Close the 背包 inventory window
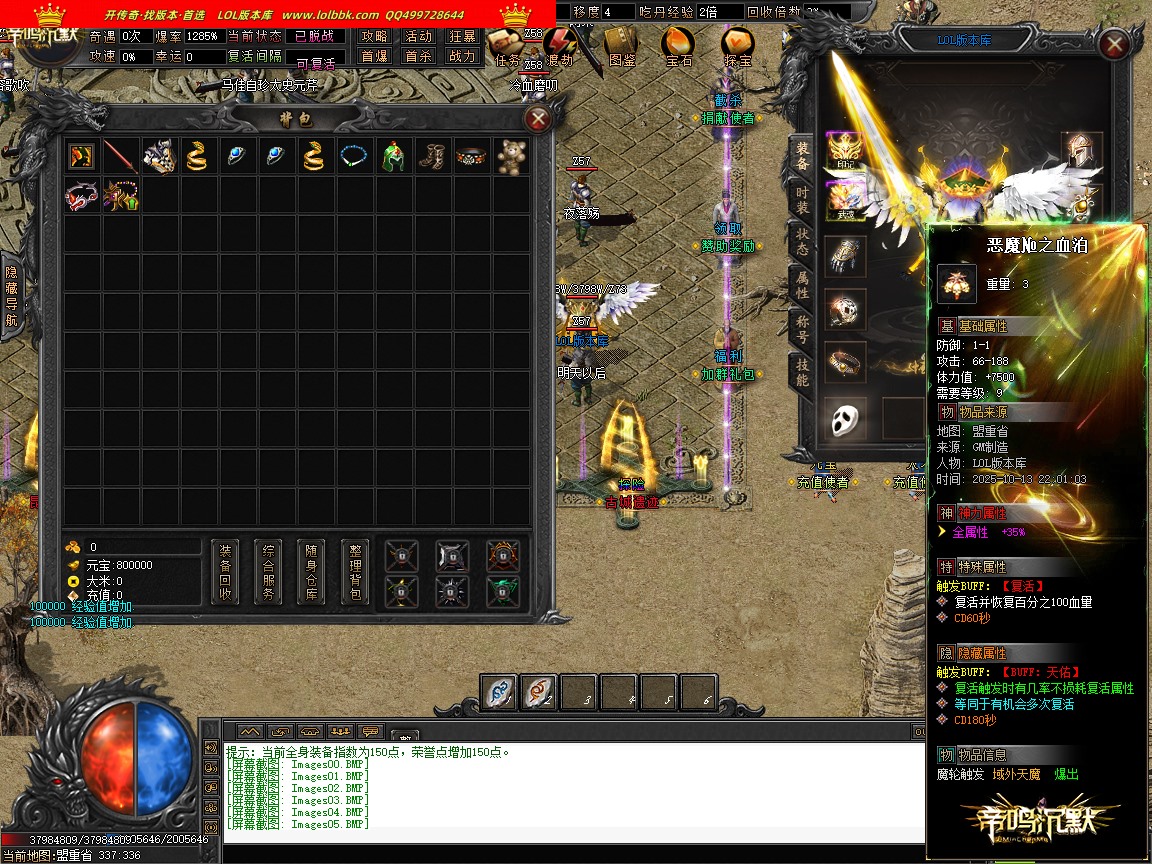This screenshot has height=864, width=1152. click(x=538, y=120)
